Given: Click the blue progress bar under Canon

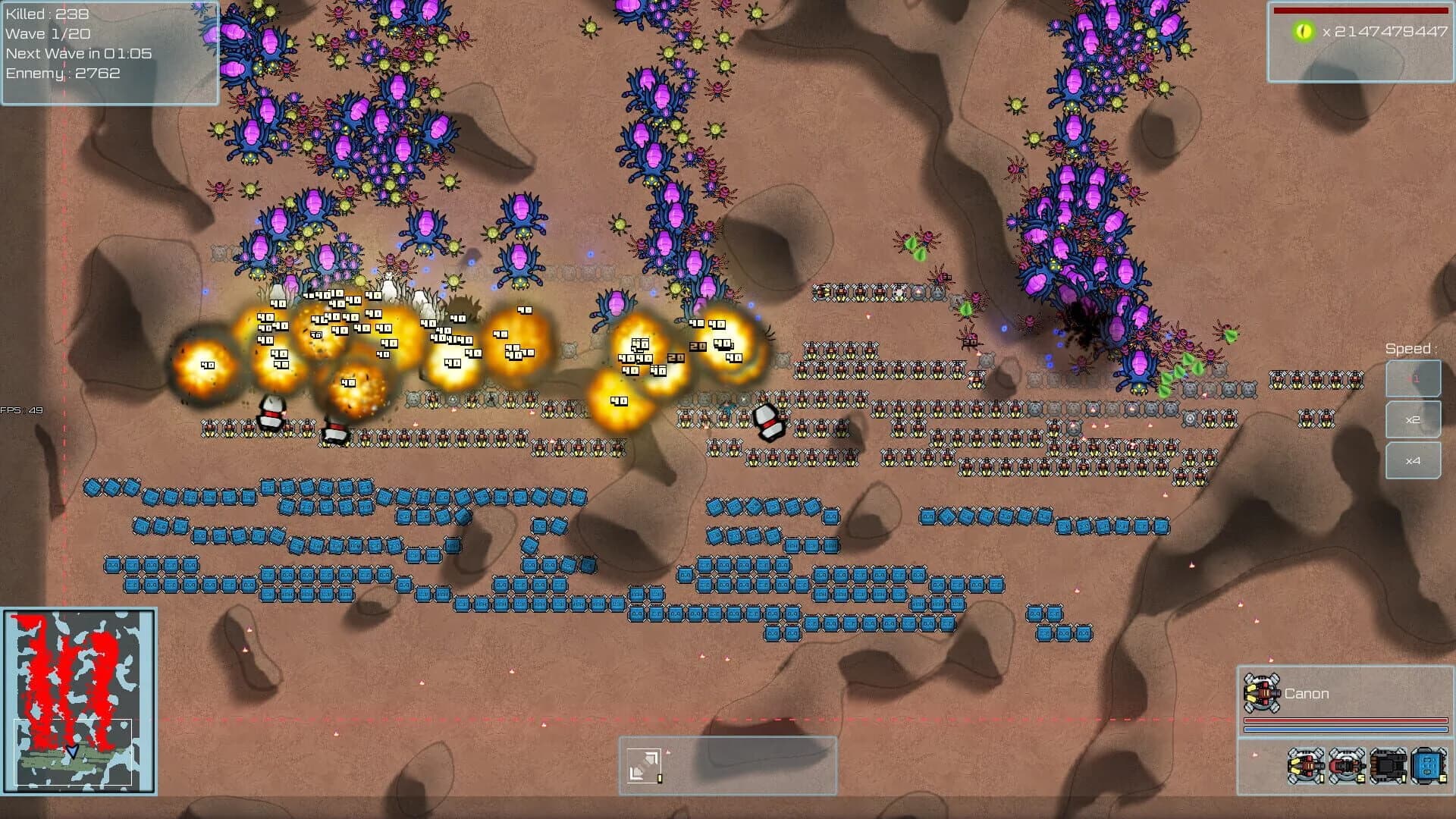Looking at the screenshot, I should click(x=1346, y=728).
